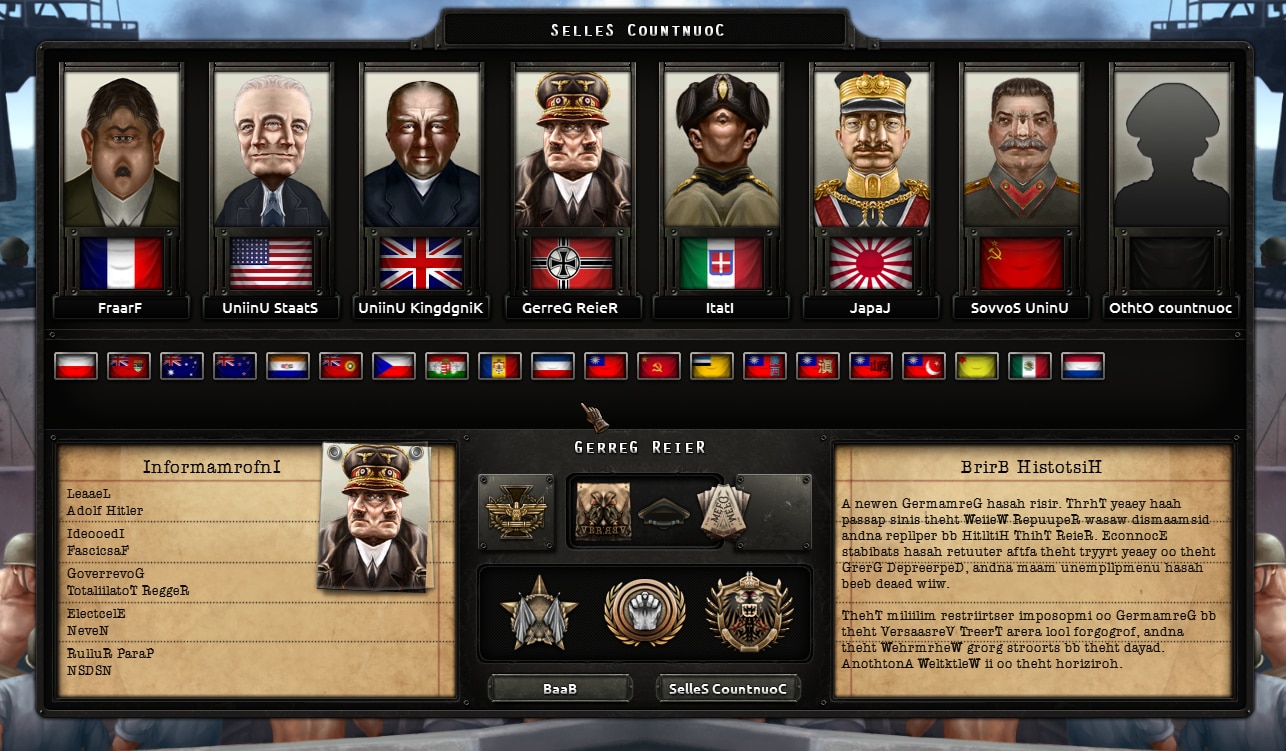The width and height of the screenshot is (1286, 751).
Task: Select the Versailles treaty national spirit icon
Action: tap(604, 510)
